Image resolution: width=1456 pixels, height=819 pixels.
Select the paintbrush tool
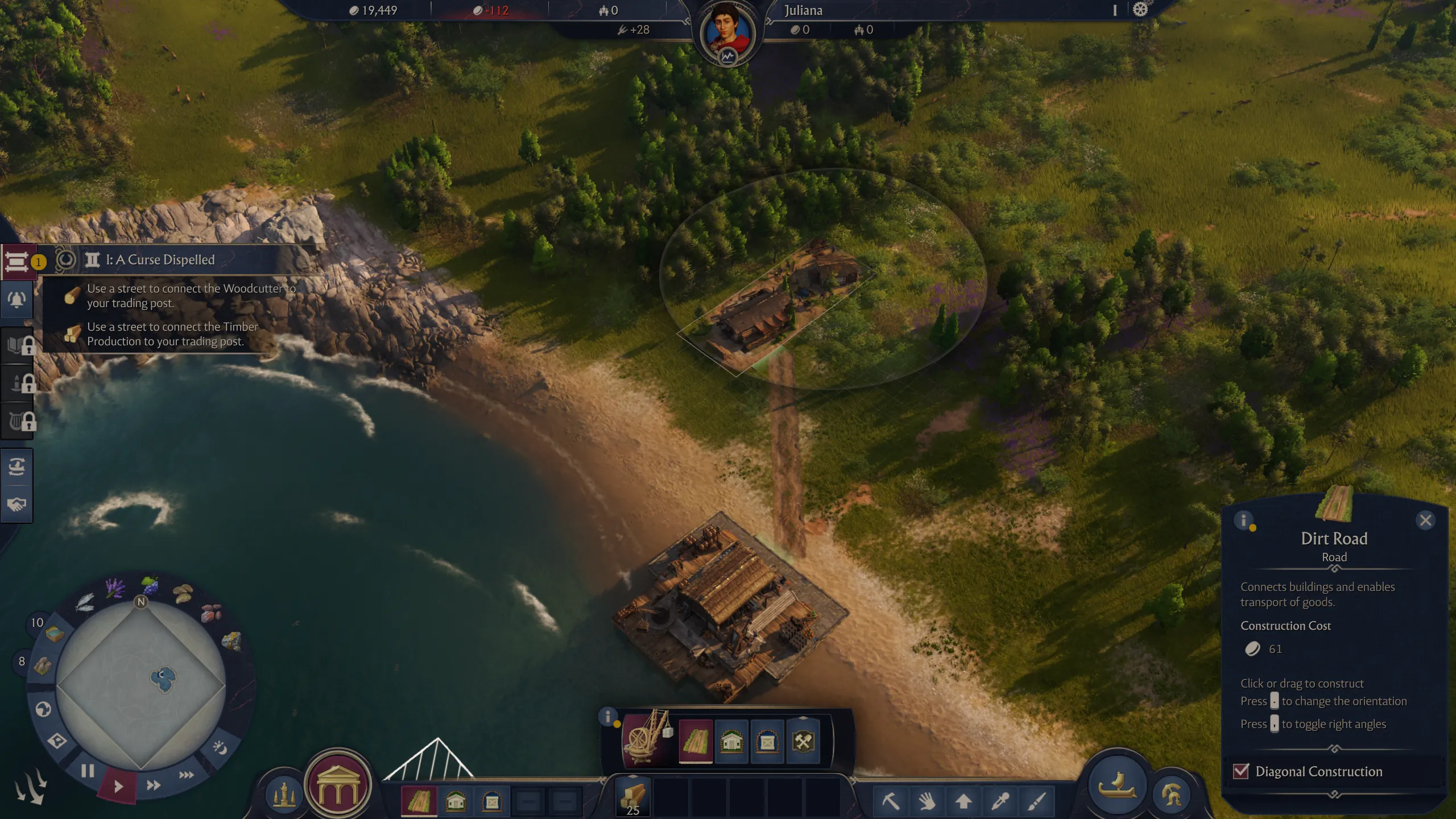(x=1036, y=801)
